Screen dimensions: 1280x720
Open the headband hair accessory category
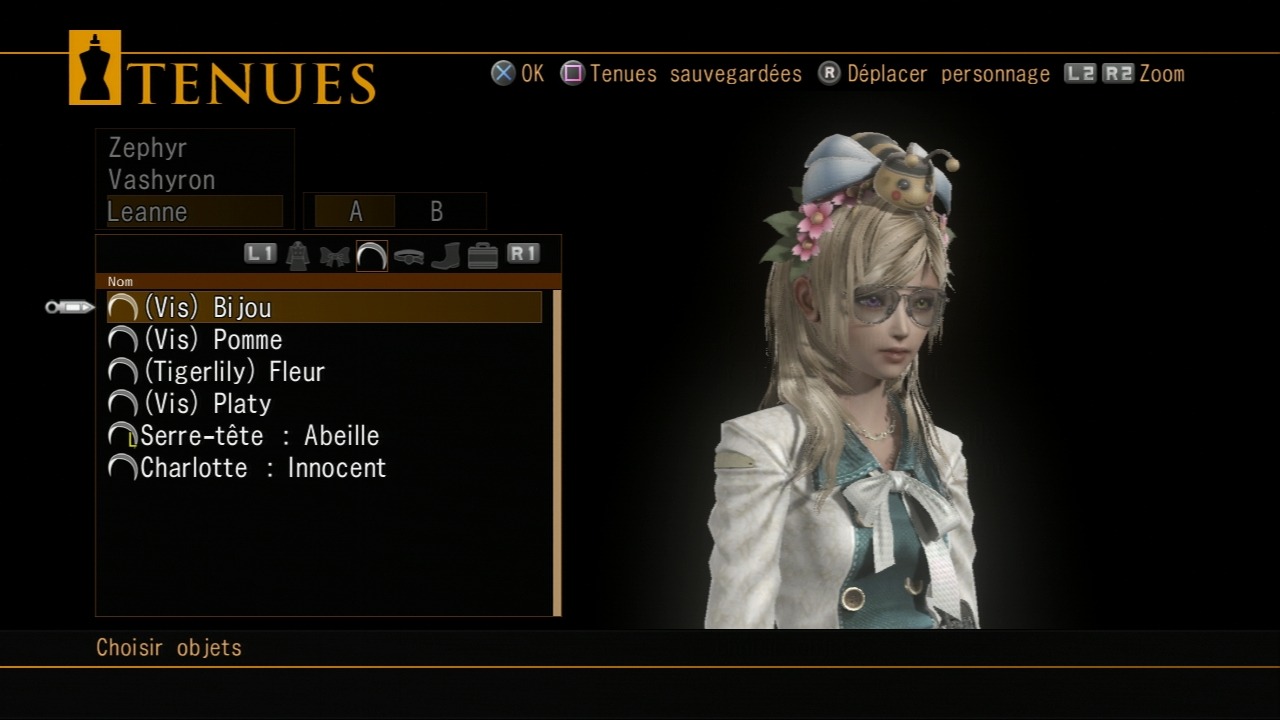[371, 256]
